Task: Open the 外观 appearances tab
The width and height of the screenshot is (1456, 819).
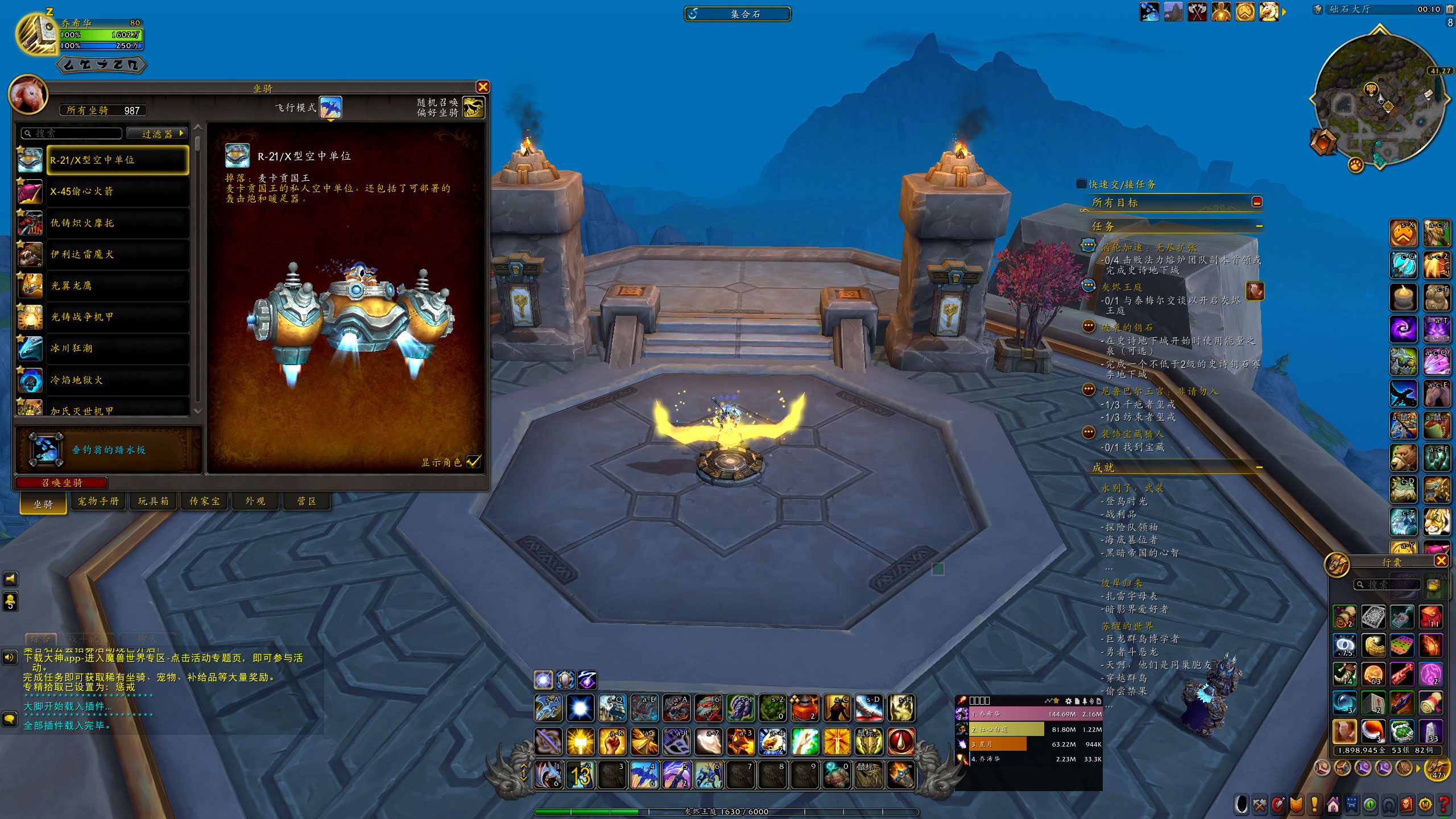Action: tap(255, 501)
